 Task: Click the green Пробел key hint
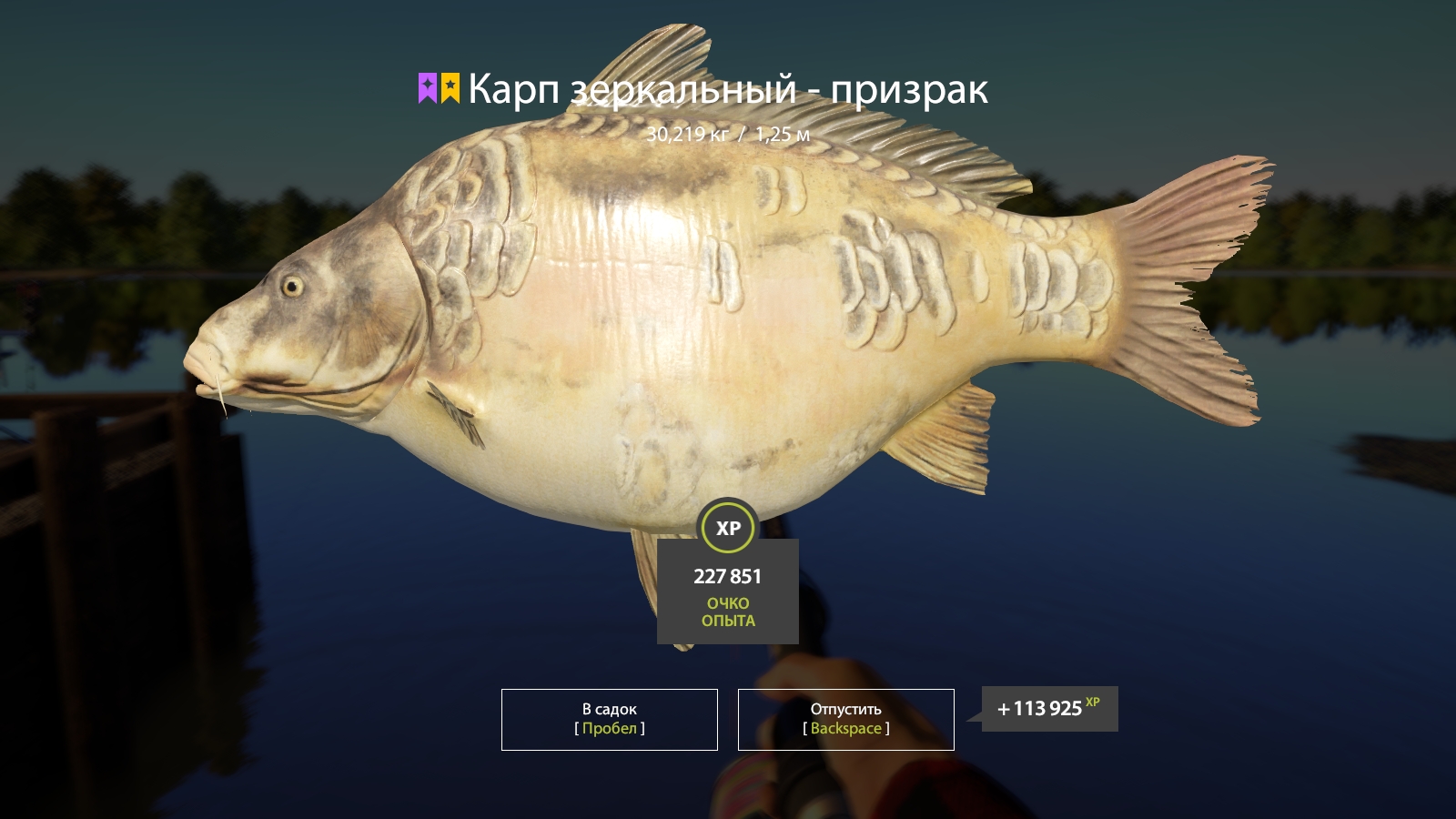point(608,728)
